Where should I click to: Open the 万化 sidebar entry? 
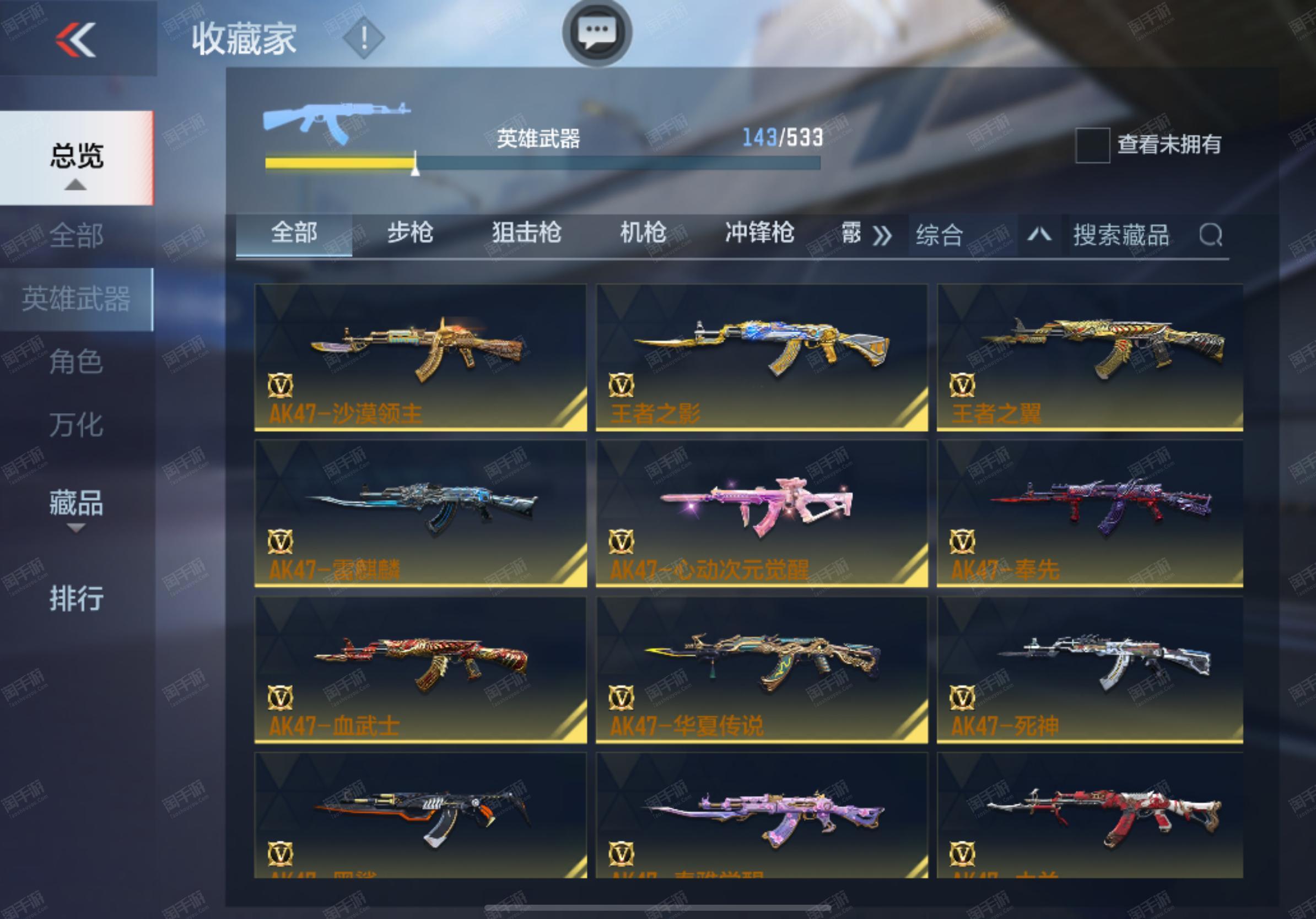coord(76,425)
